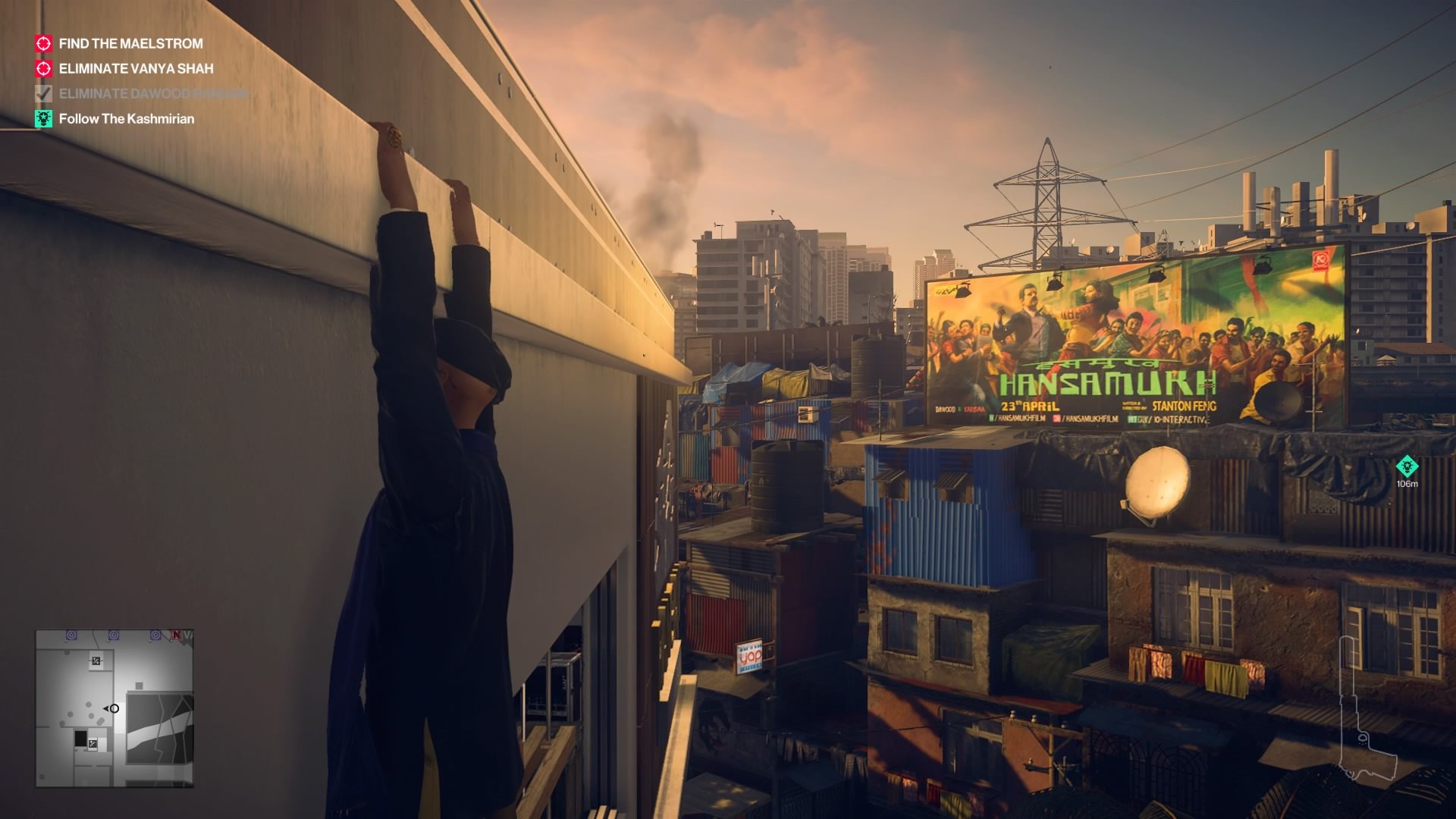This screenshot has height=819, width=1456.
Task: Select the Find The Maelstrom objective
Action: (x=130, y=44)
